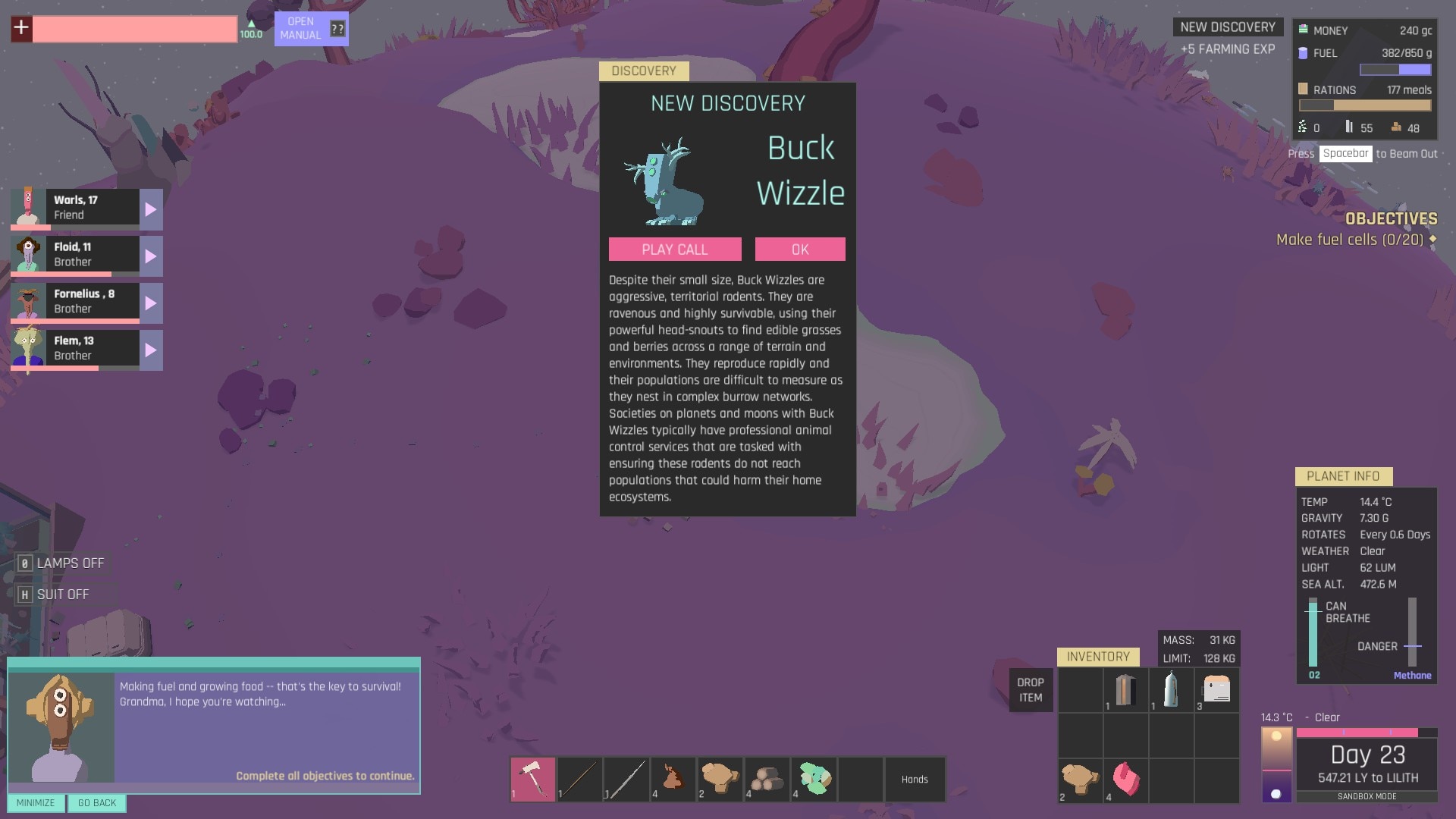Select the green crystal hotbar slot

tap(813, 779)
